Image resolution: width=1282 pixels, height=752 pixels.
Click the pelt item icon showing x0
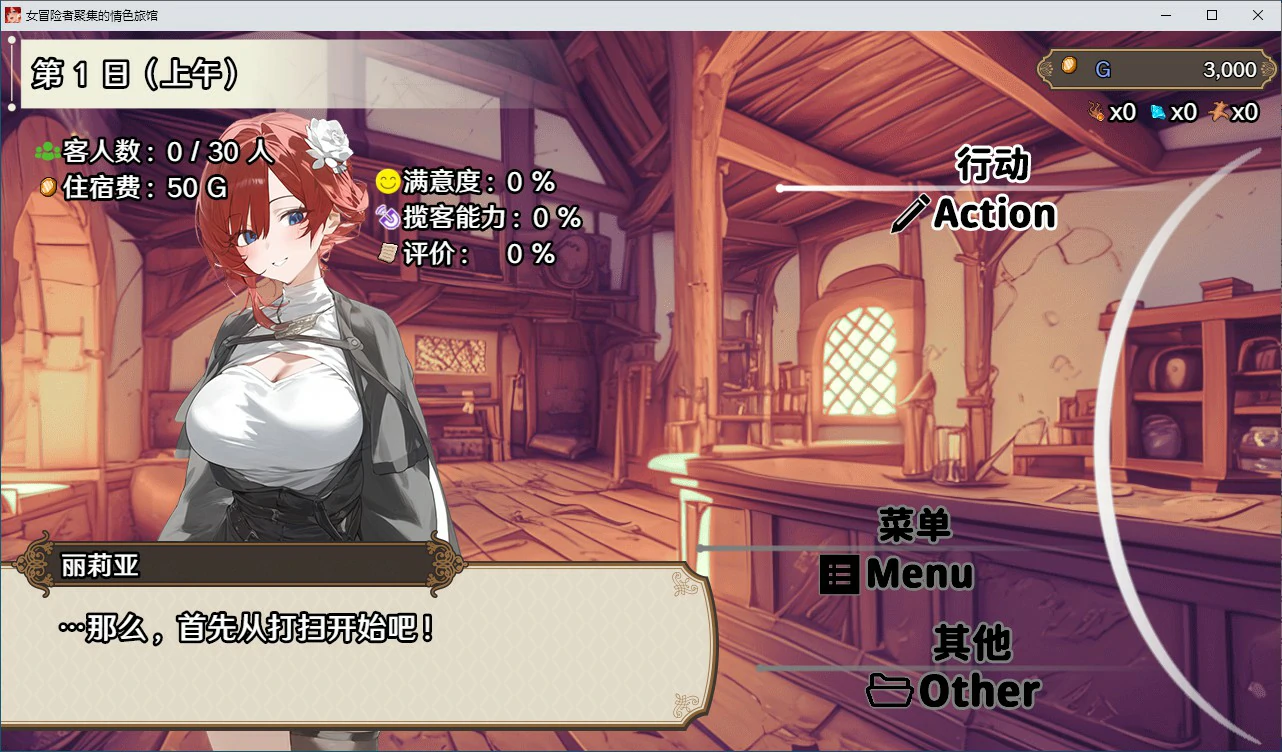pos(1220,112)
